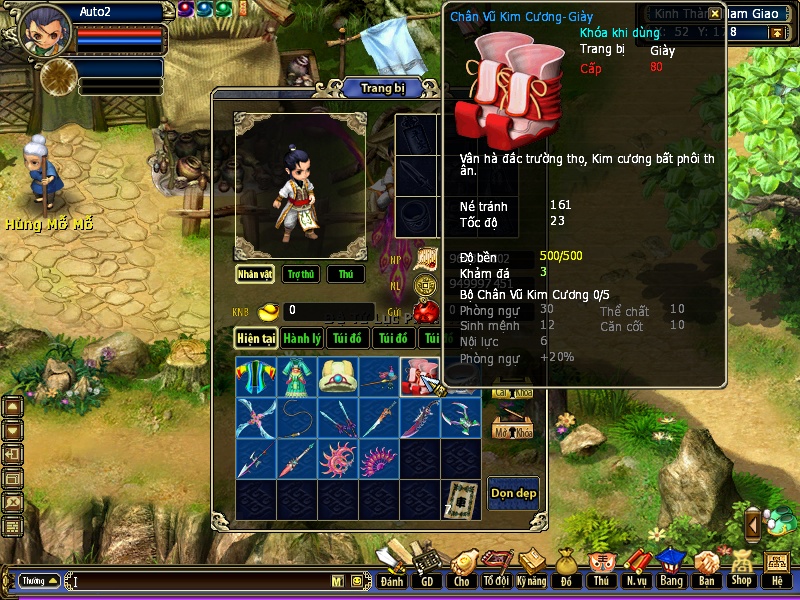Close the panel with the X button

pyautogui.click(x=714, y=14)
